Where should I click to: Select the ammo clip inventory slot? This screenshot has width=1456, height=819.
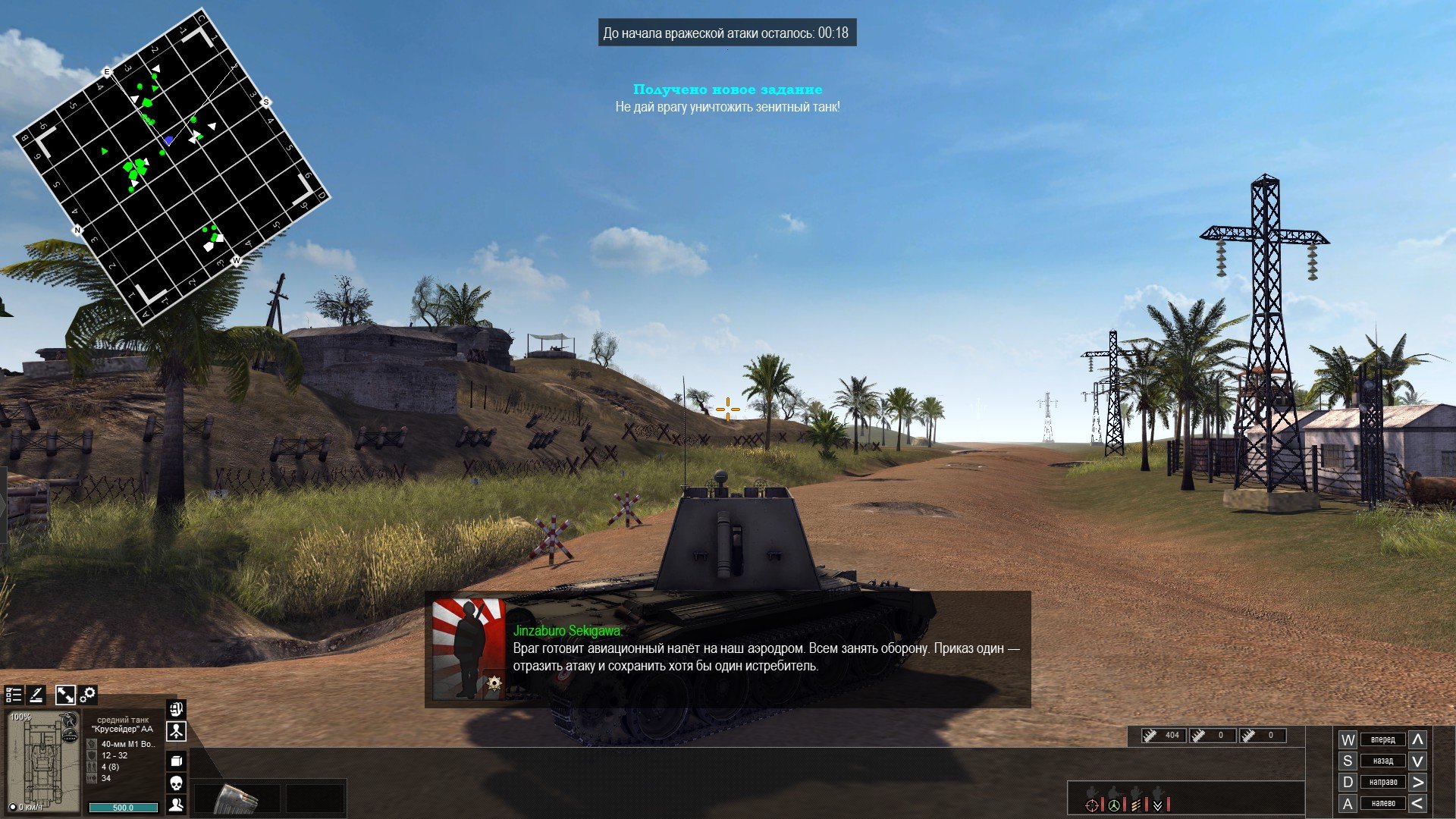(237, 799)
